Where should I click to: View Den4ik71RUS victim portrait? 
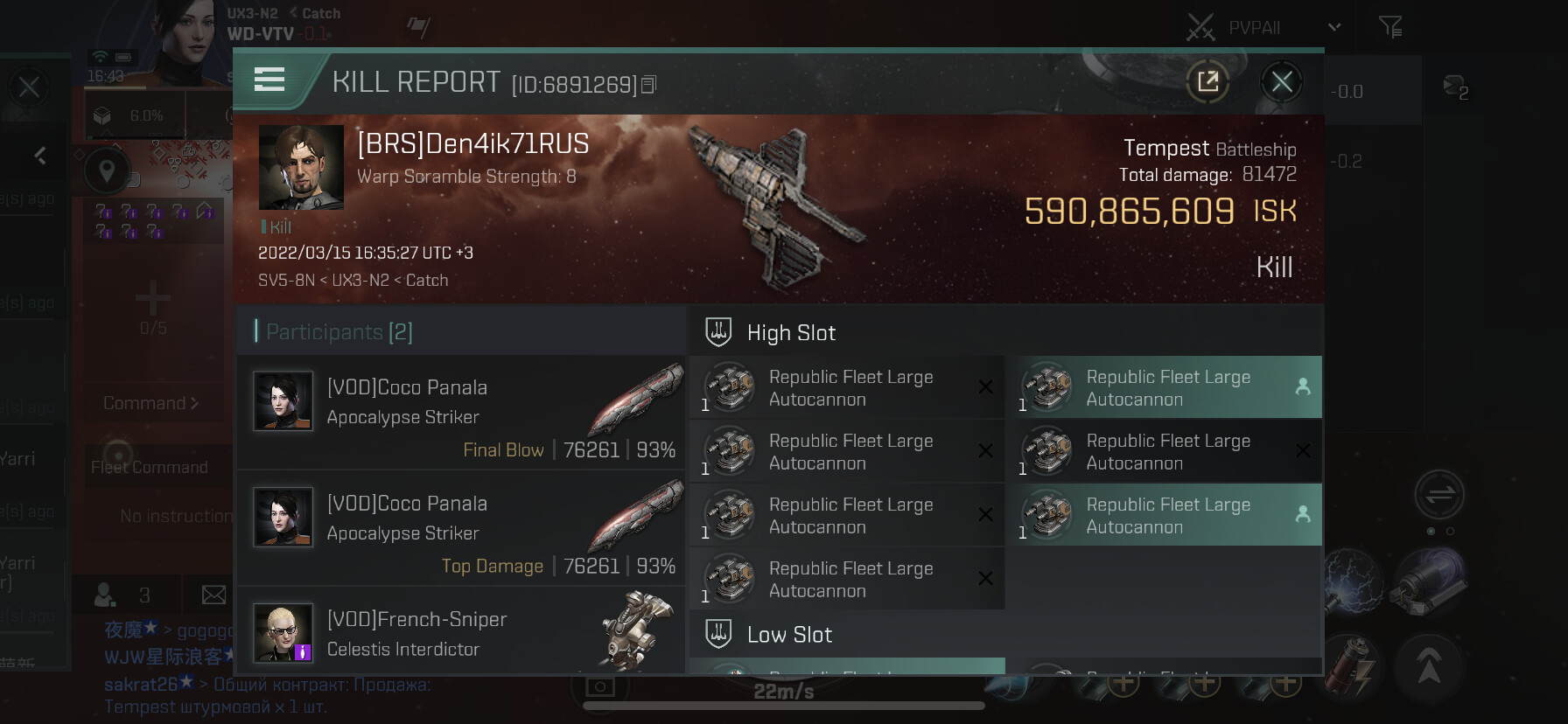(x=301, y=167)
